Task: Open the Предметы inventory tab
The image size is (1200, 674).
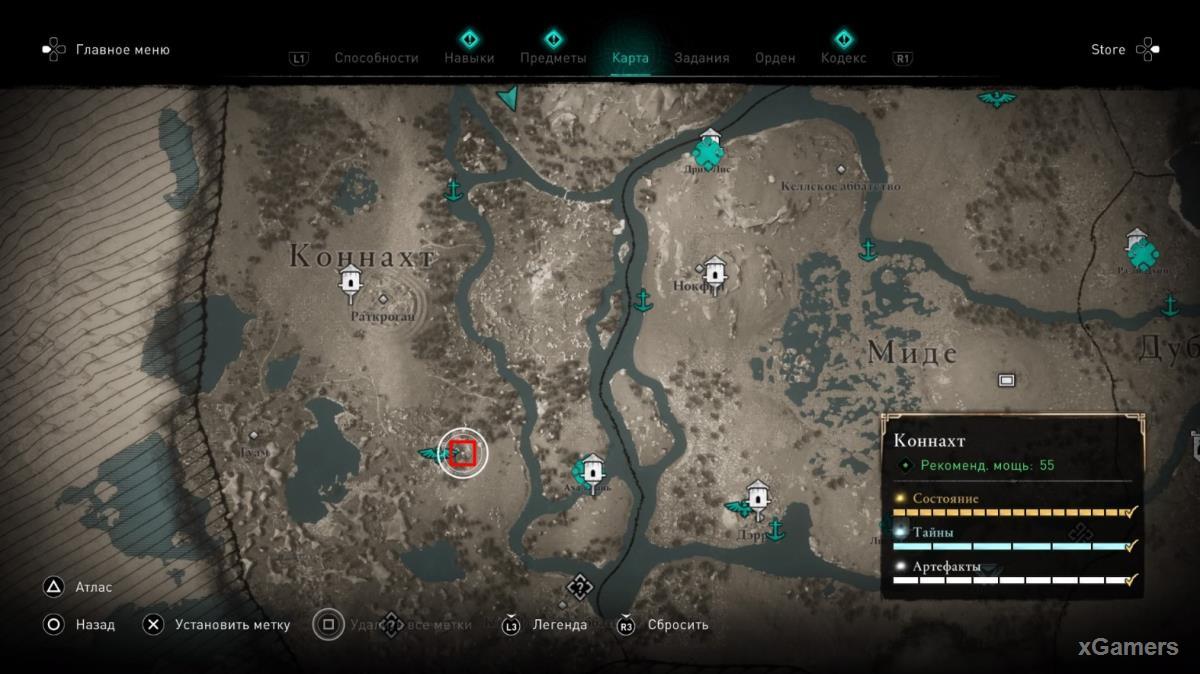Action: click(x=552, y=58)
